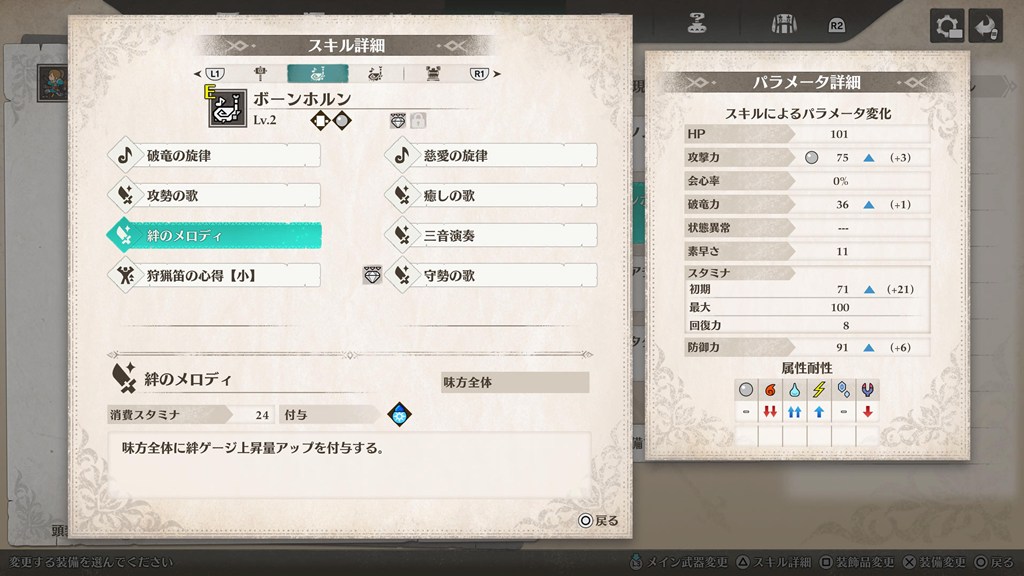The height and width of the screenshot is (576, 1024).
Task: Open the 狩猟笛の心得【小】 skill
Action: [213, 275]
